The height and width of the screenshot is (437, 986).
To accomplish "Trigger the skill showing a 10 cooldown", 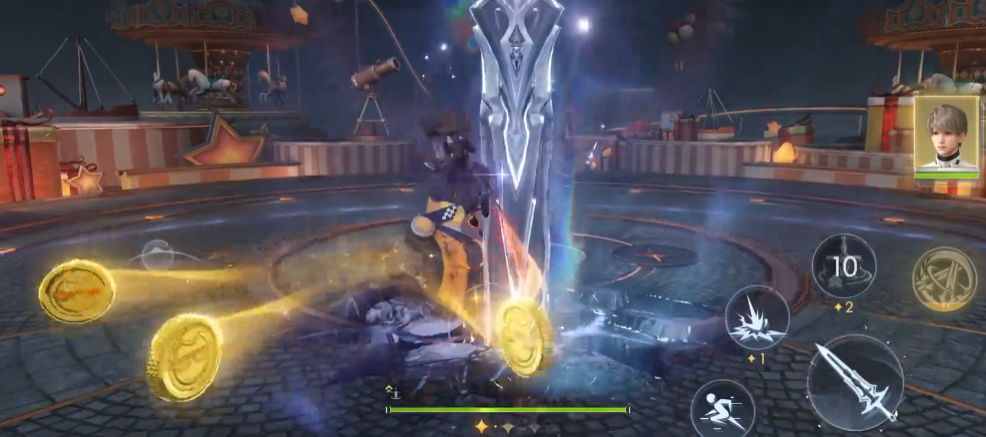I will point(843,266).
